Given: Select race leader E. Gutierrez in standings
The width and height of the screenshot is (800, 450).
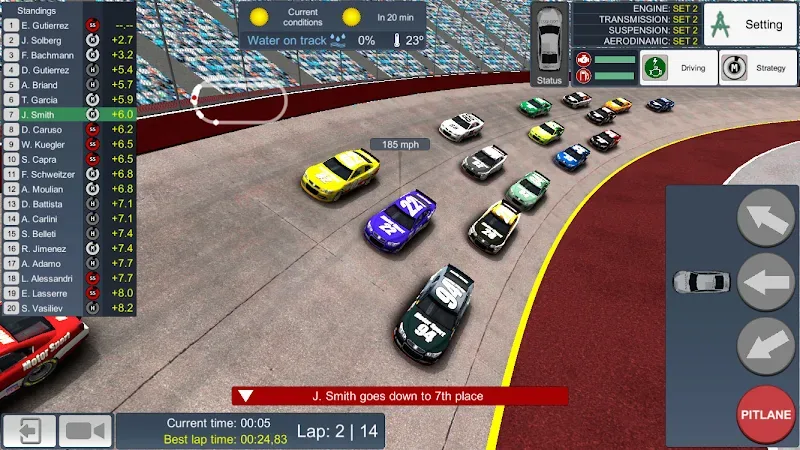Looking at the screenshot, I should coord(68,24).
